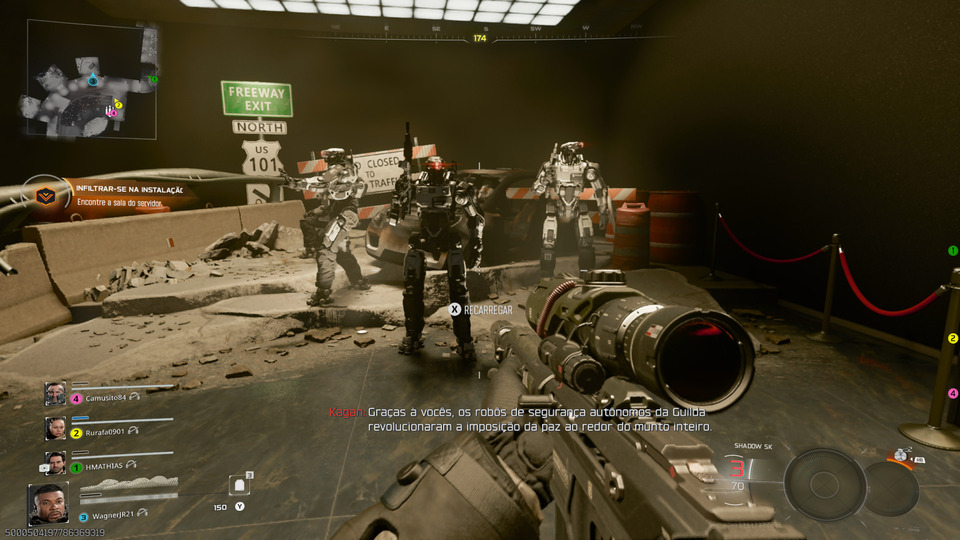
Task: Select teammate Rurafa0901's portrait
Action: point(55,428)
